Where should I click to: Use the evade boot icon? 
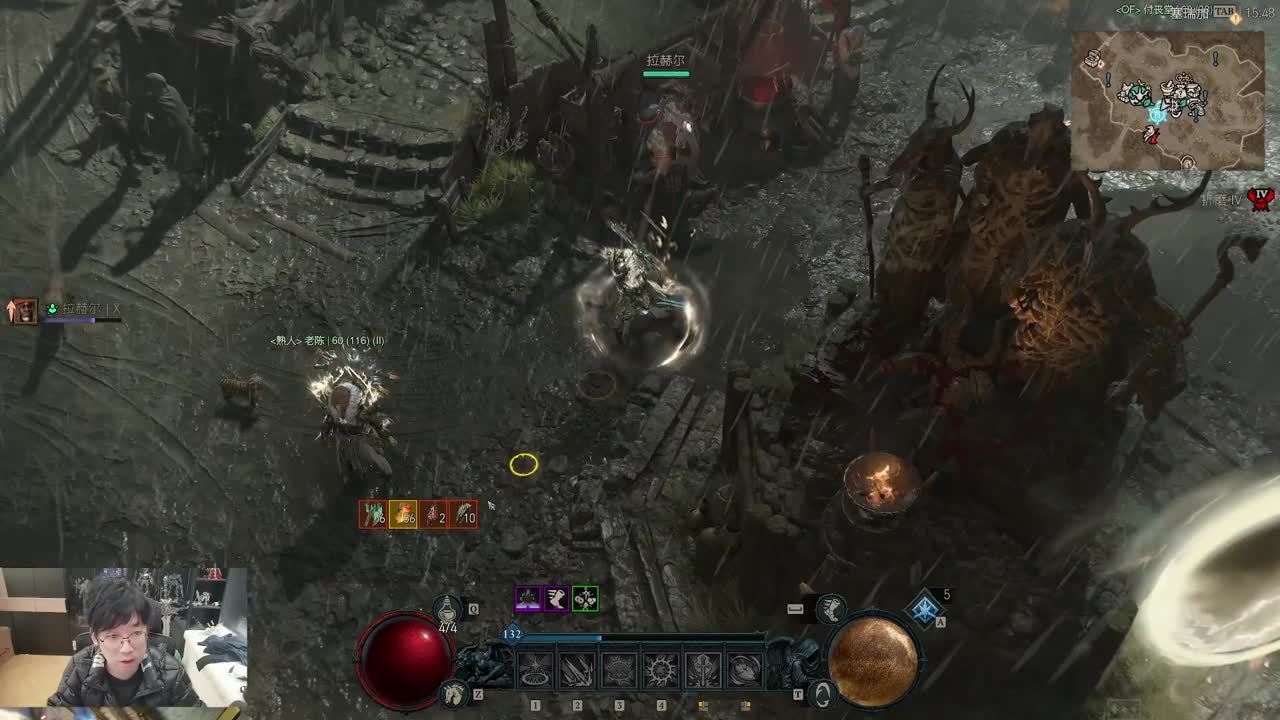click(829, 607)
